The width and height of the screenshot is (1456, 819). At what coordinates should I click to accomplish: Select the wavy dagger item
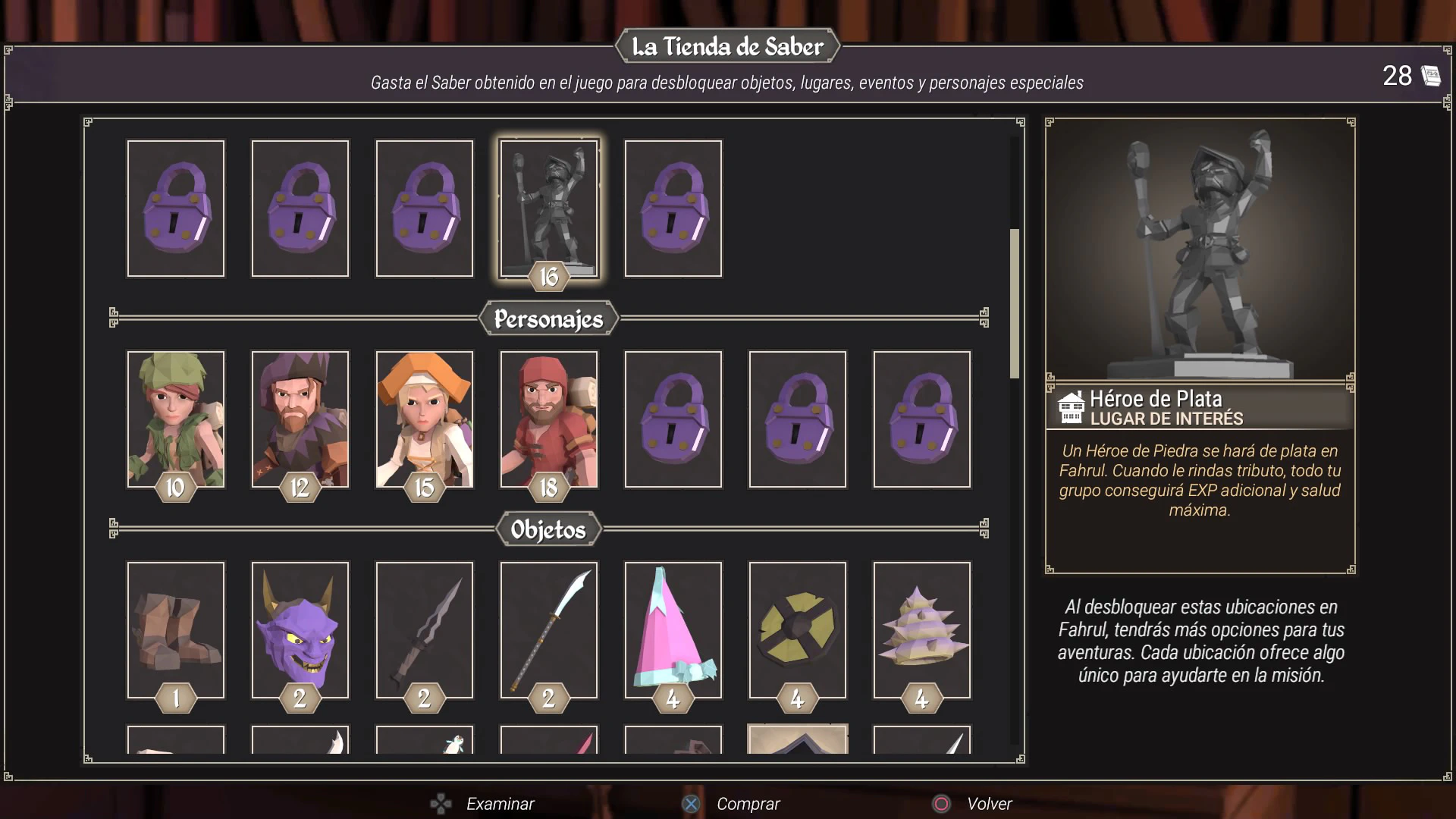click(x=425, y=629)
